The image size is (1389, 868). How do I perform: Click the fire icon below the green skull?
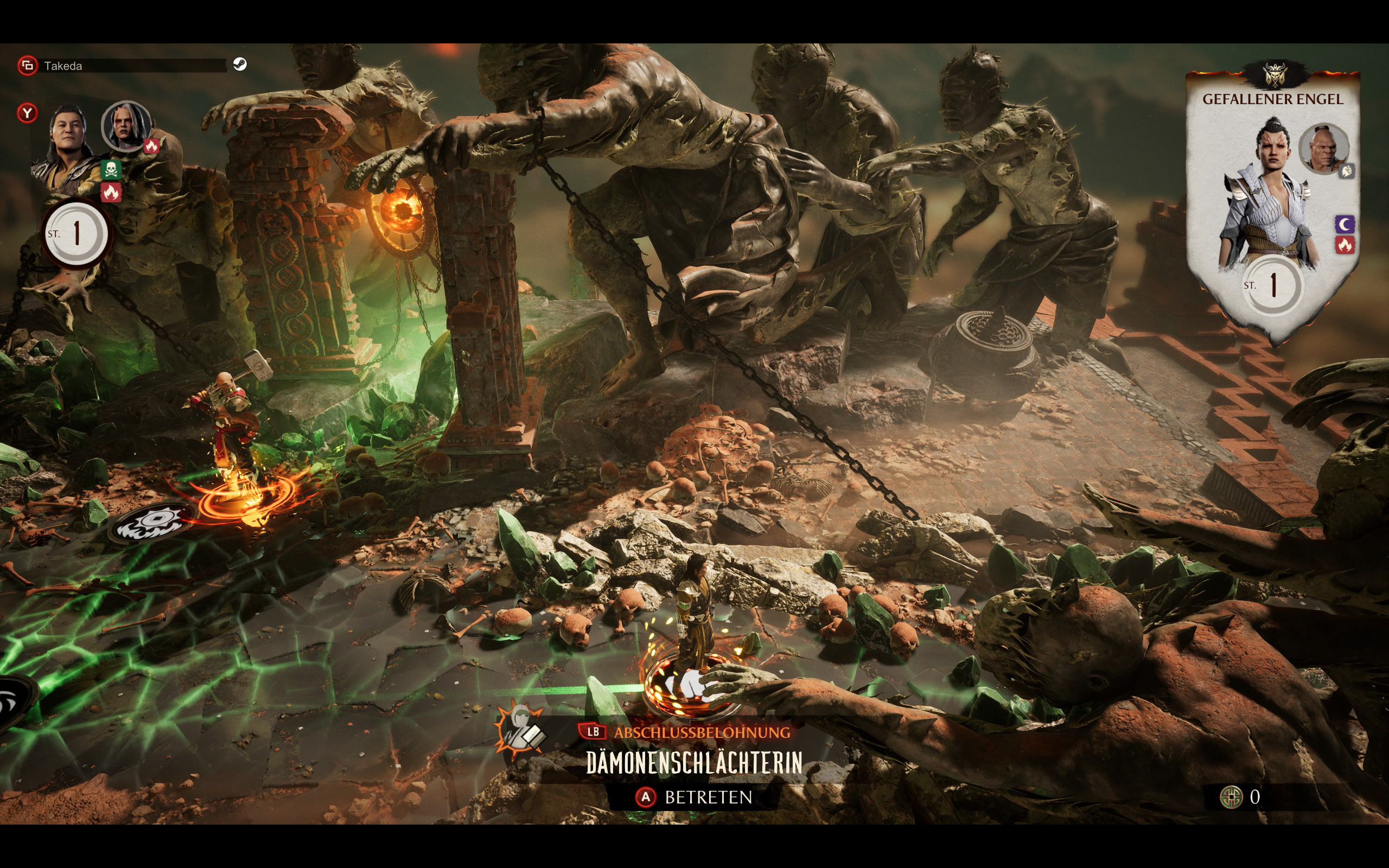click(111, 193)
